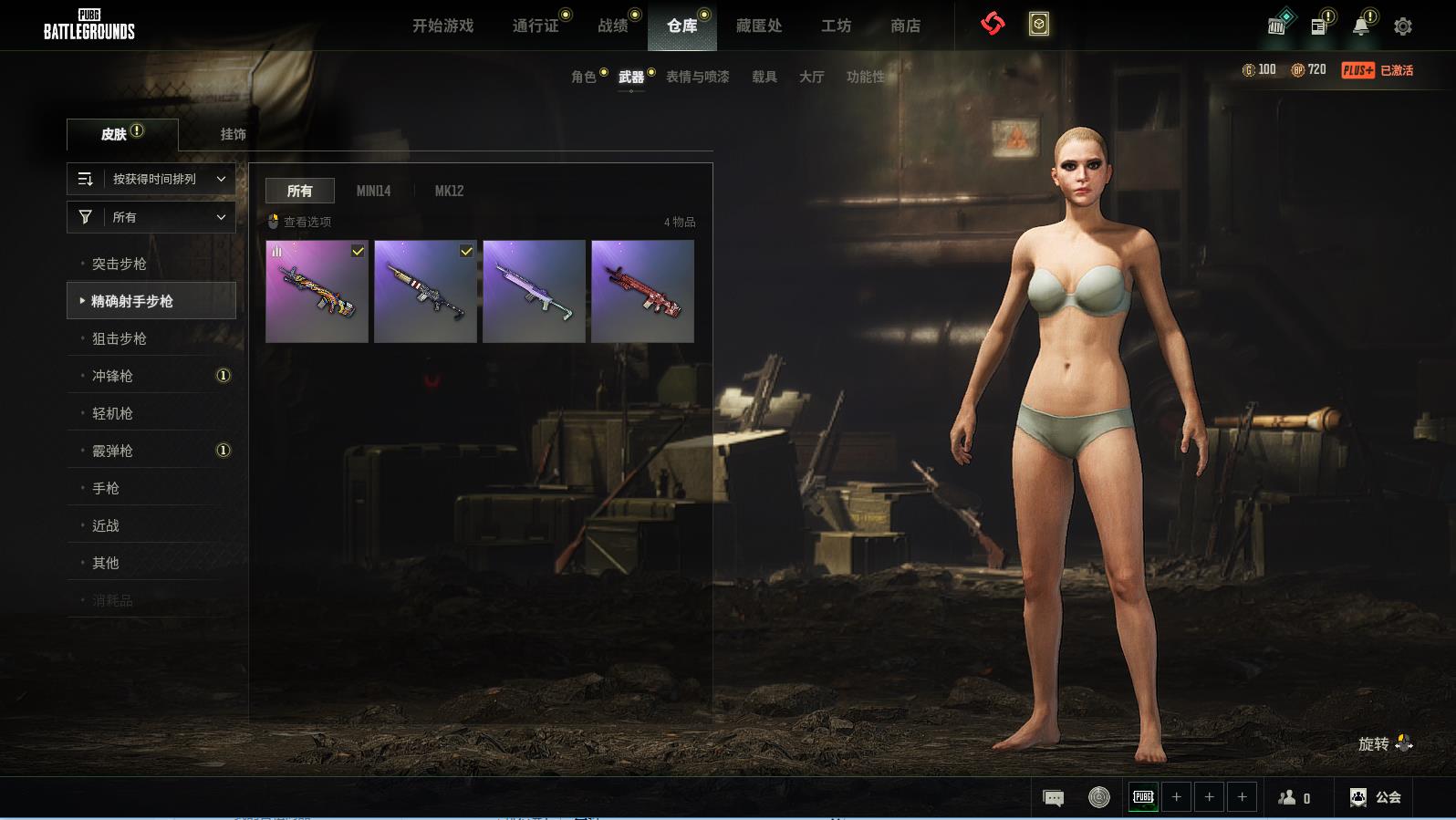Filter skins by MINI14

click(373, 191)
